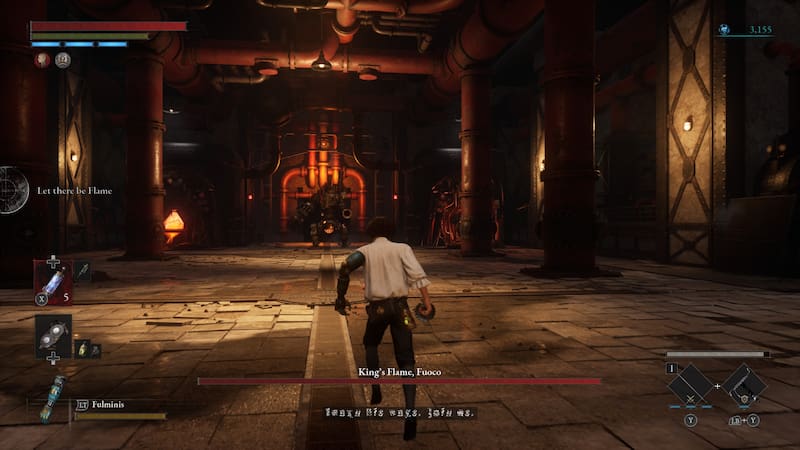Click the grey status icon below the bars
Image resolution: width=800 pixels, height=450 pixels.
click(x=62, y=60)
